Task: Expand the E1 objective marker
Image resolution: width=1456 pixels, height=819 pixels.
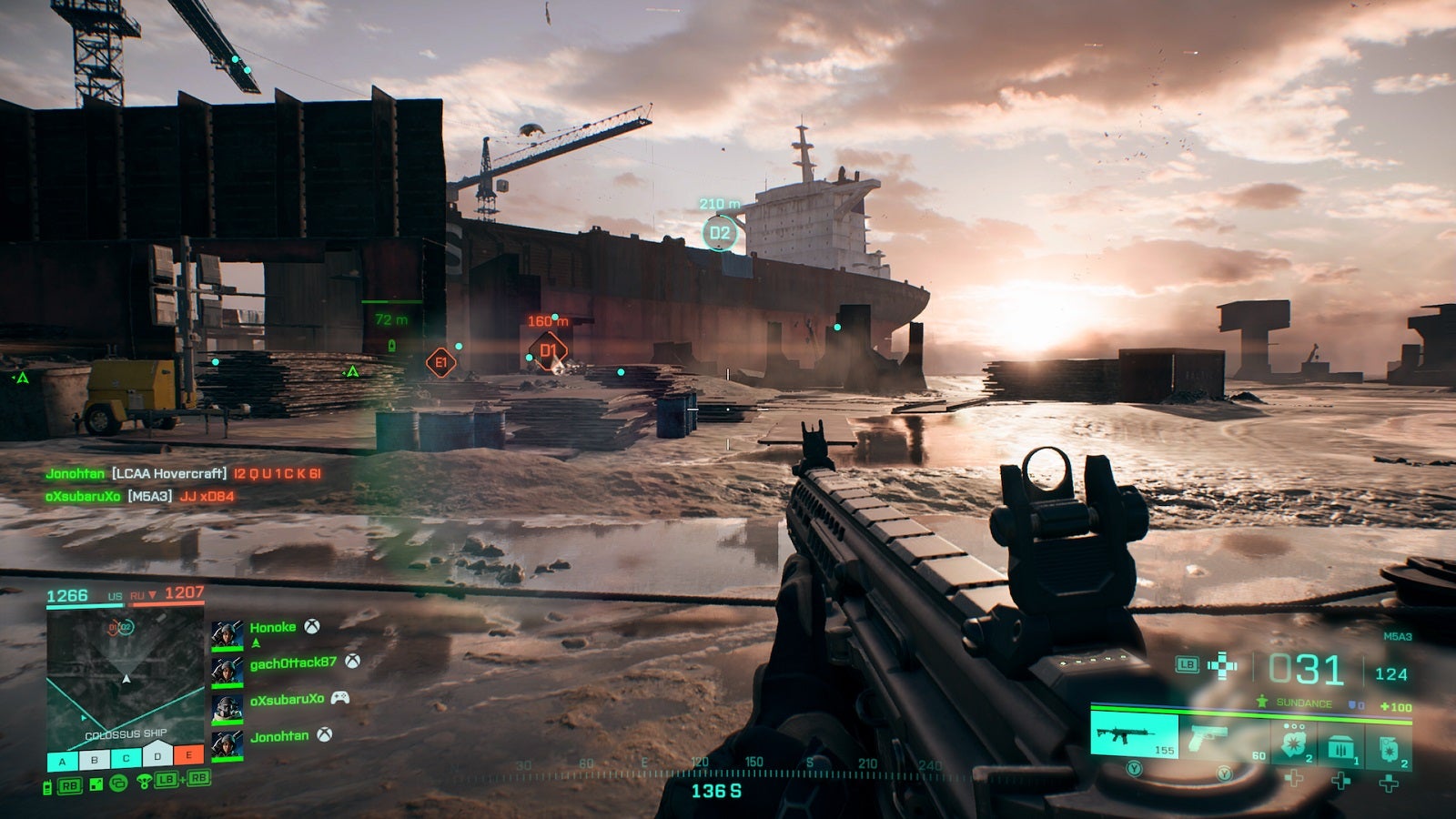Action: tap(440, 361)
